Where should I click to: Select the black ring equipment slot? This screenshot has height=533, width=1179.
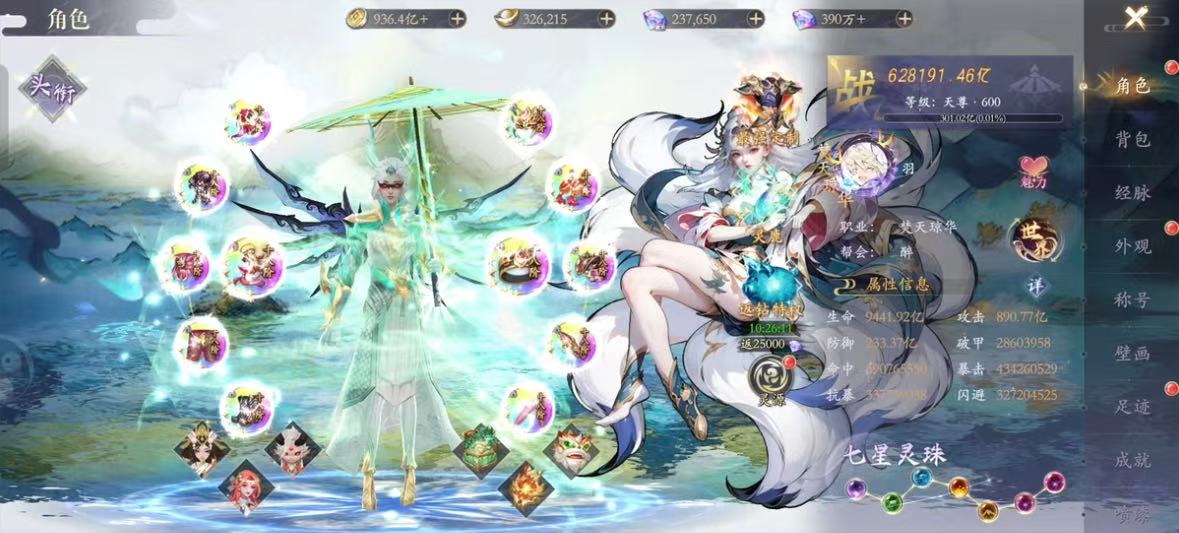(513, 262)
